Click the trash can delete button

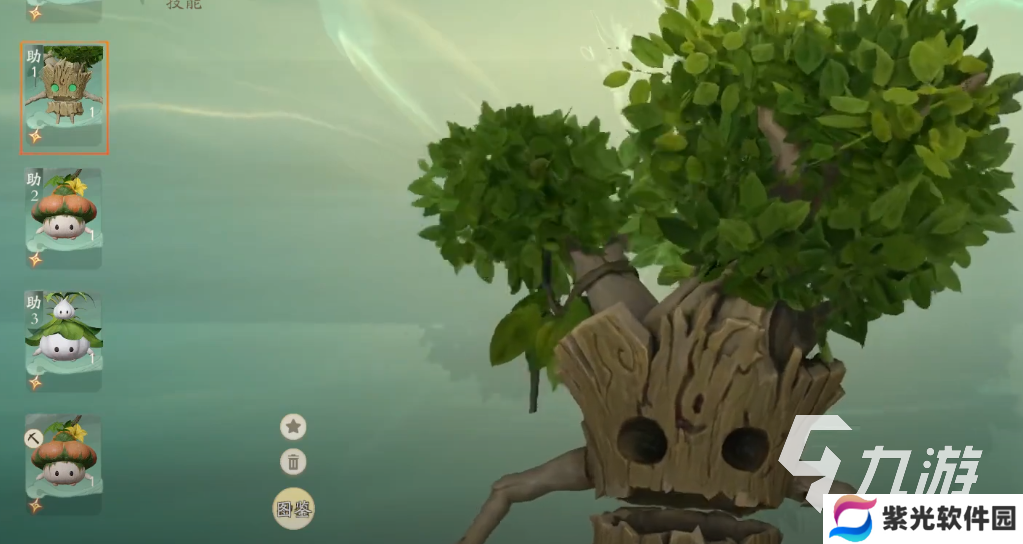pyautogui.click(x=293, y=462)
